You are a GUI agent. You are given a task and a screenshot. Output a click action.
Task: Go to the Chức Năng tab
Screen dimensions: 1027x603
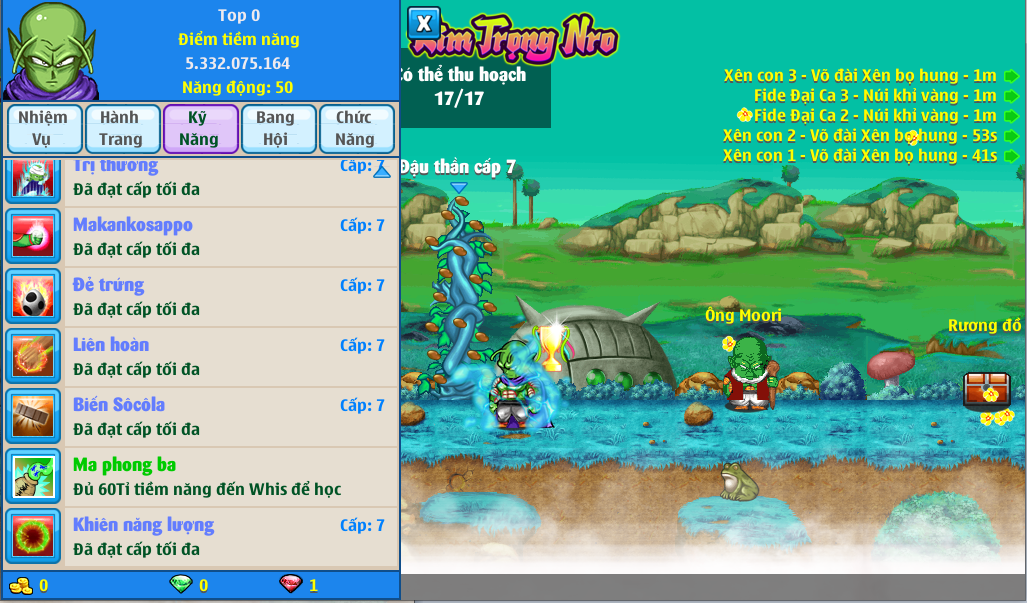click(355, 128)
